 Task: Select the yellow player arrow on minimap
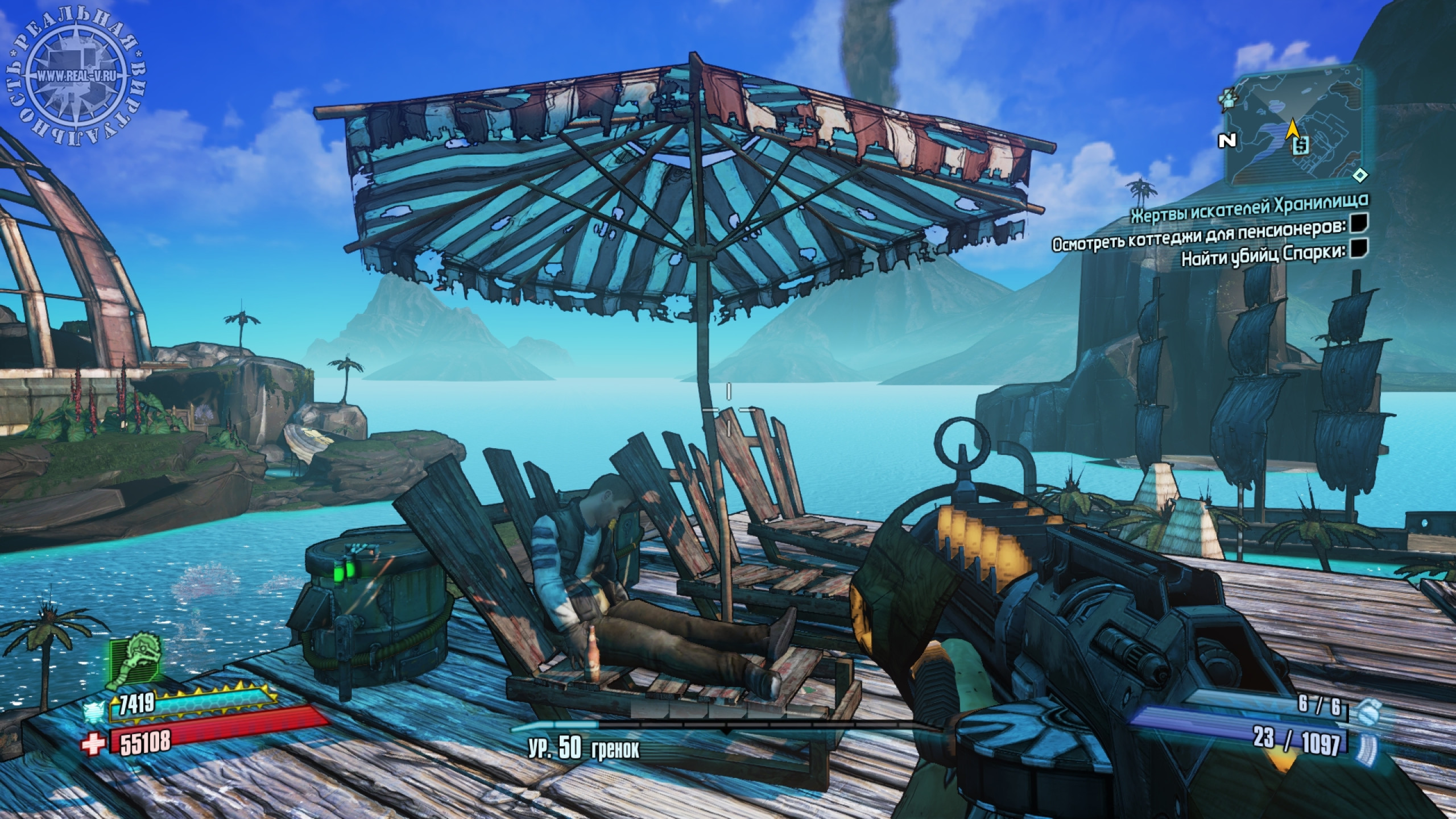pyautogui.click(x=1292, y=130)
